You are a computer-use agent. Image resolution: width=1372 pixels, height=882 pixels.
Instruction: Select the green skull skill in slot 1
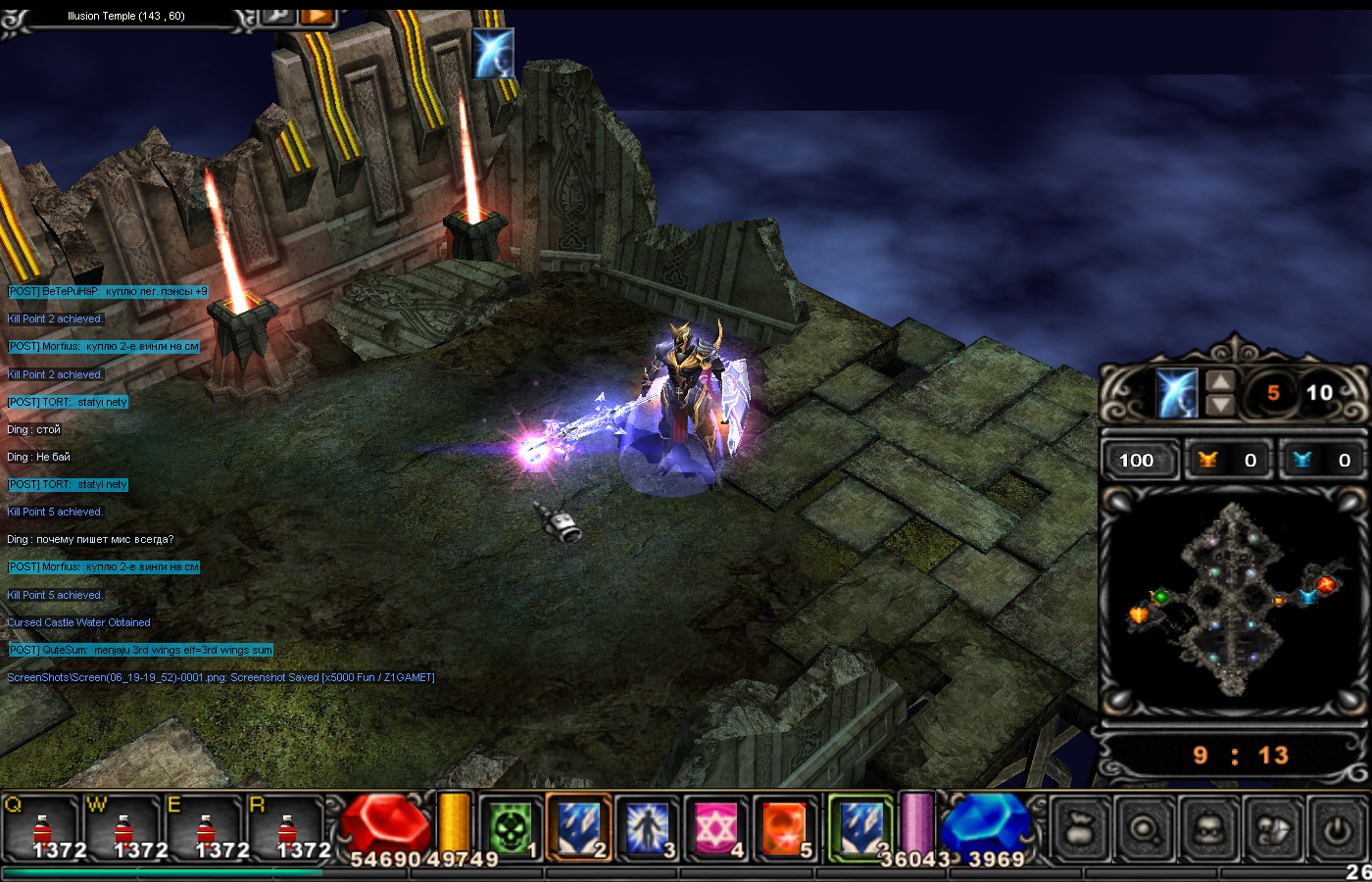pos(511,828)
